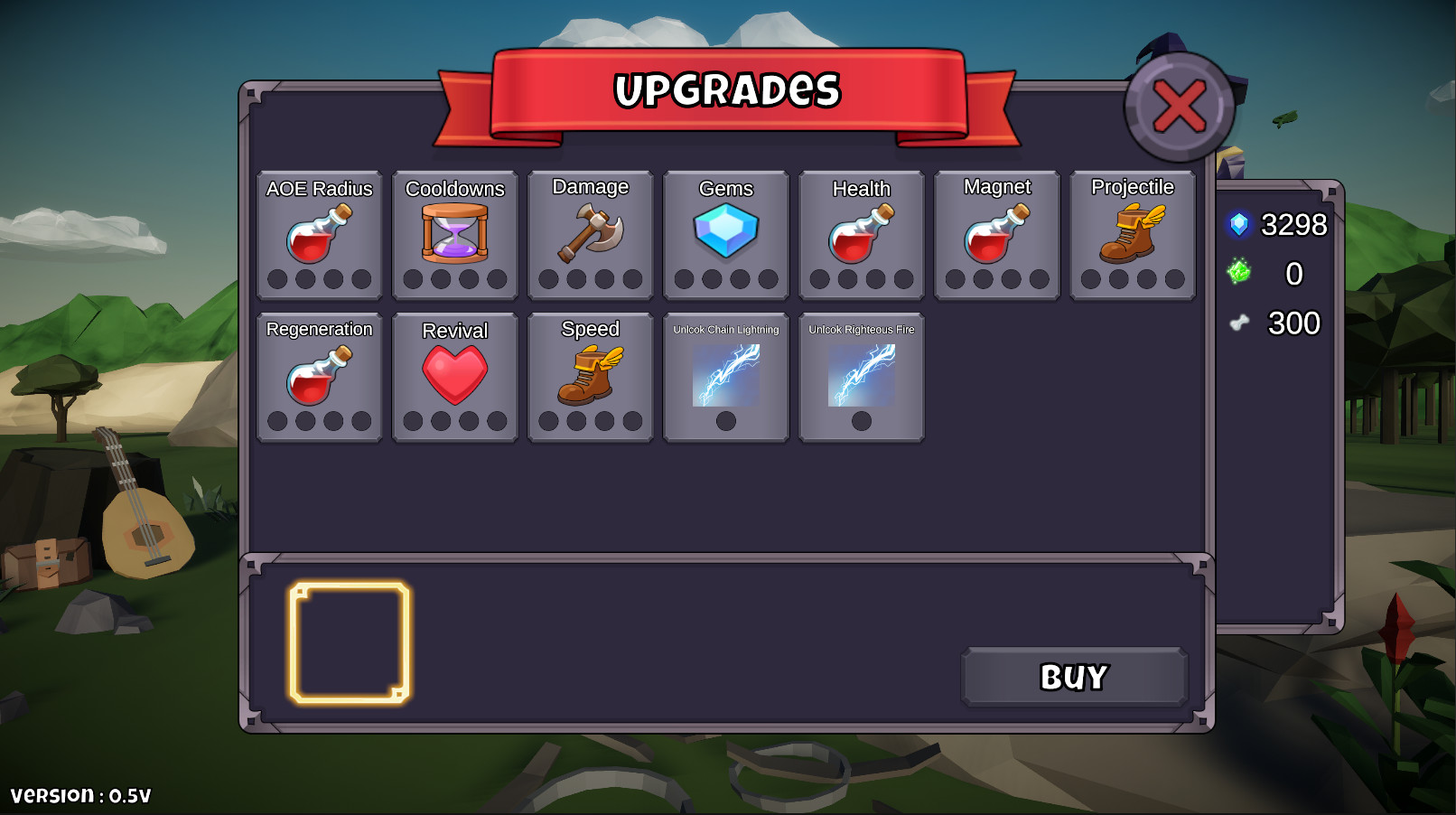The width and height of the screenshot is (1456, 815).
Task: Select the Magnet potion upgrade
Action: tap(997, 233)
